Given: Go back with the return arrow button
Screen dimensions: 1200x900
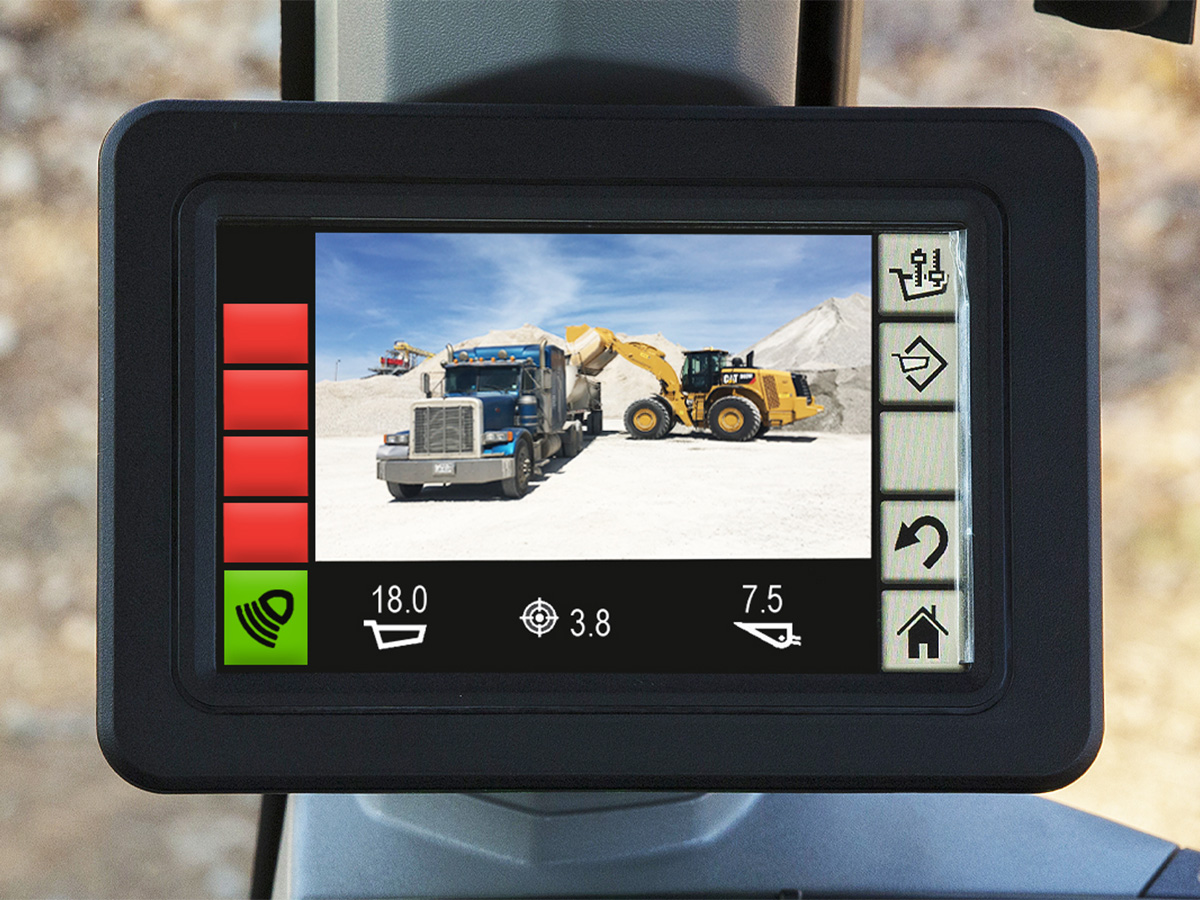Looking at the screenshot, I should (x=920, y=543).
